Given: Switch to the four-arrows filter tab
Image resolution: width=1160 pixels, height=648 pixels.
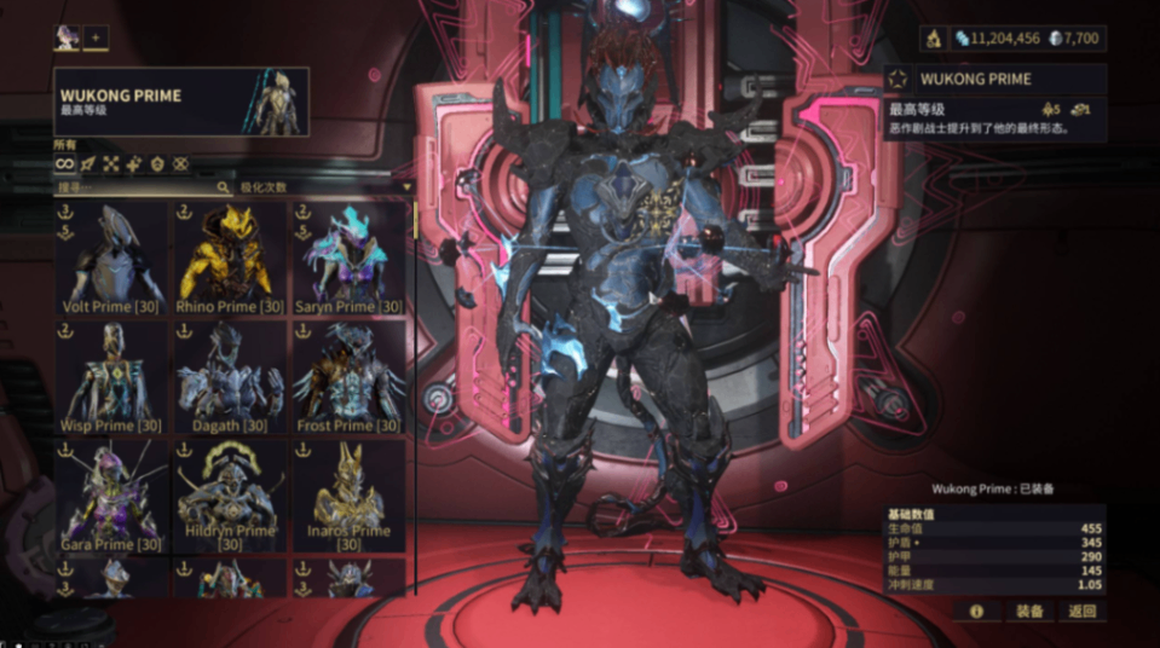Looking at the screenshot, I should coord(111,164).
